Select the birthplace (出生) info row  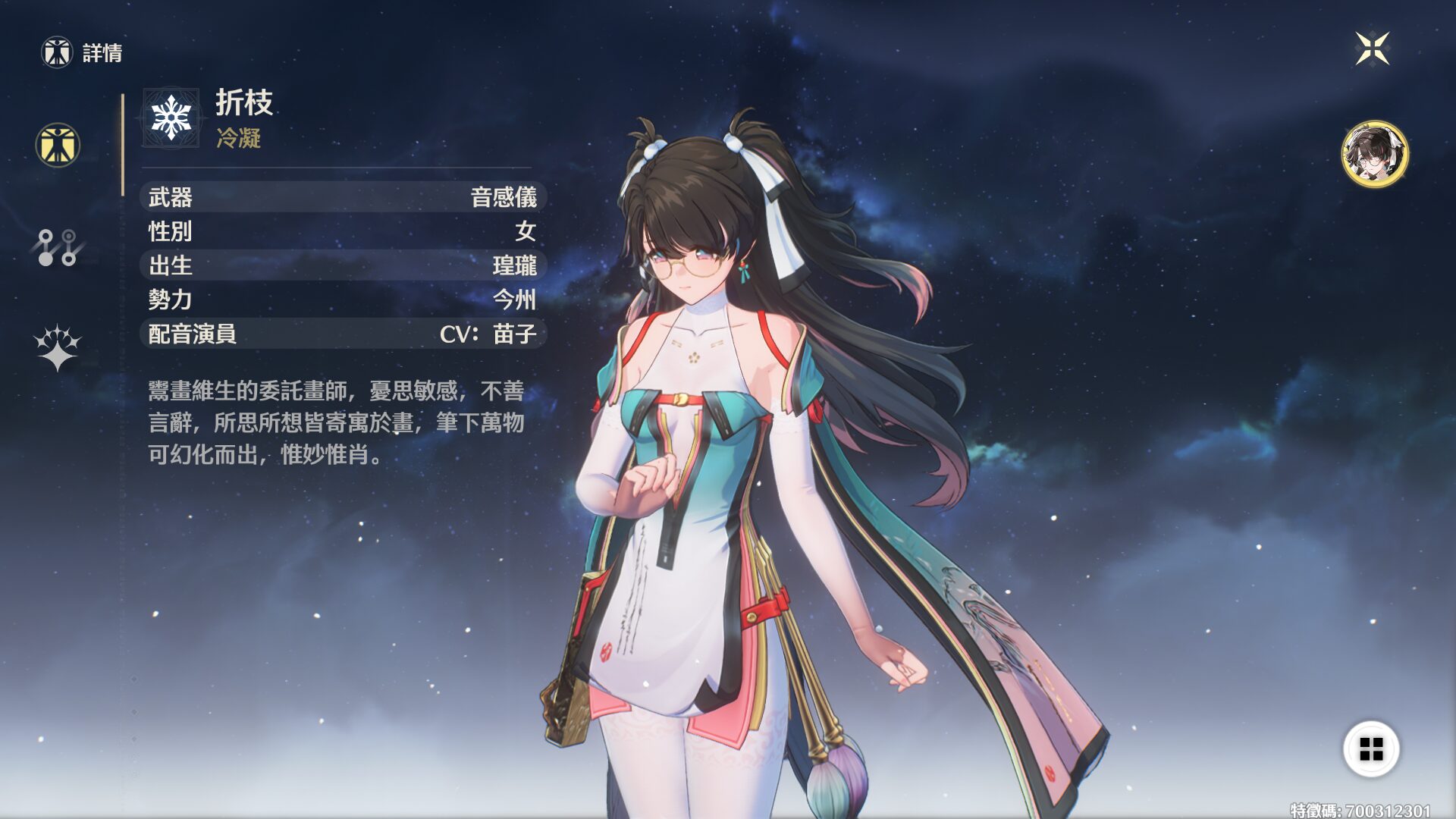tap(343, 265)
